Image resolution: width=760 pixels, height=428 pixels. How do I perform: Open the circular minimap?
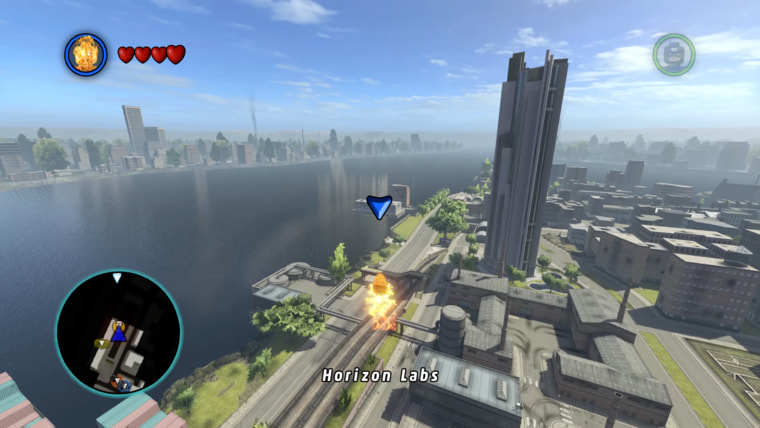click(x=118, y=332)
